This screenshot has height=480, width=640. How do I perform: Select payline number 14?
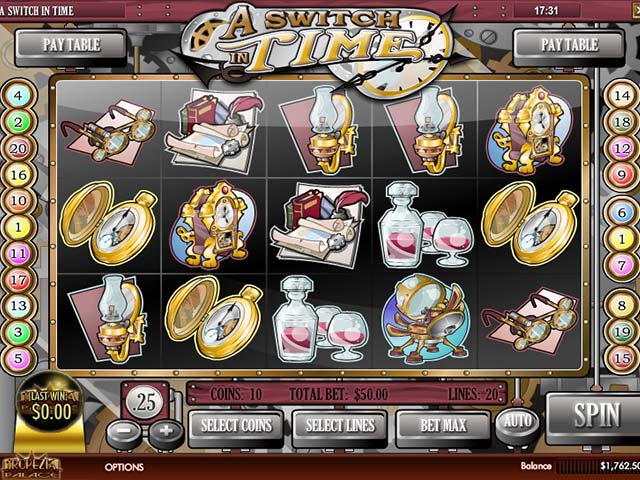pyautogui.click(x=621, y=96)
